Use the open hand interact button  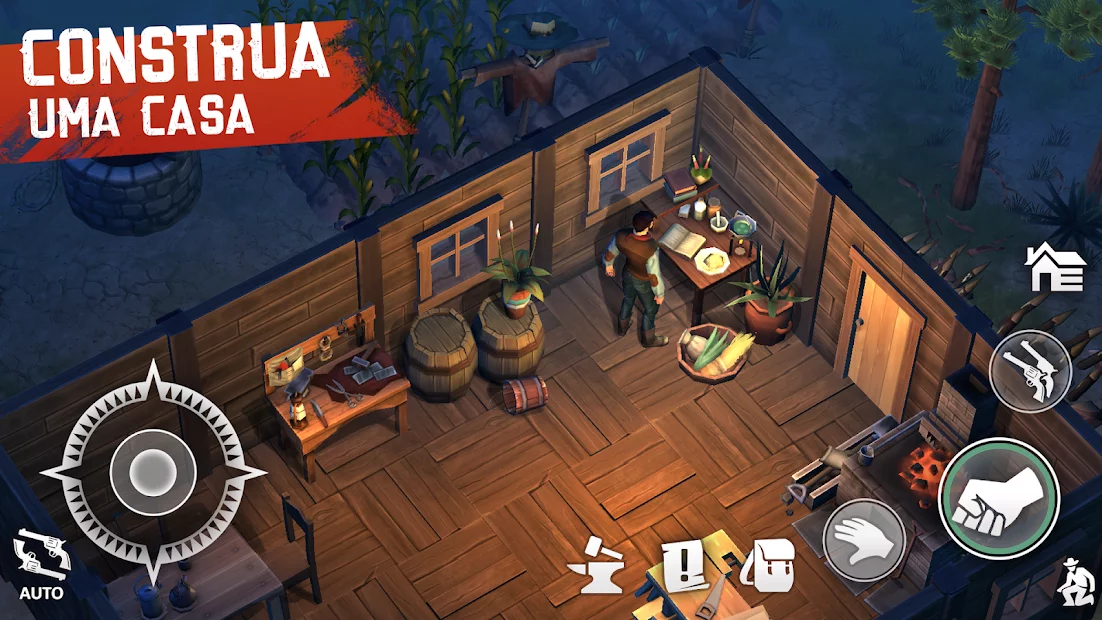(x=863, y=540)
